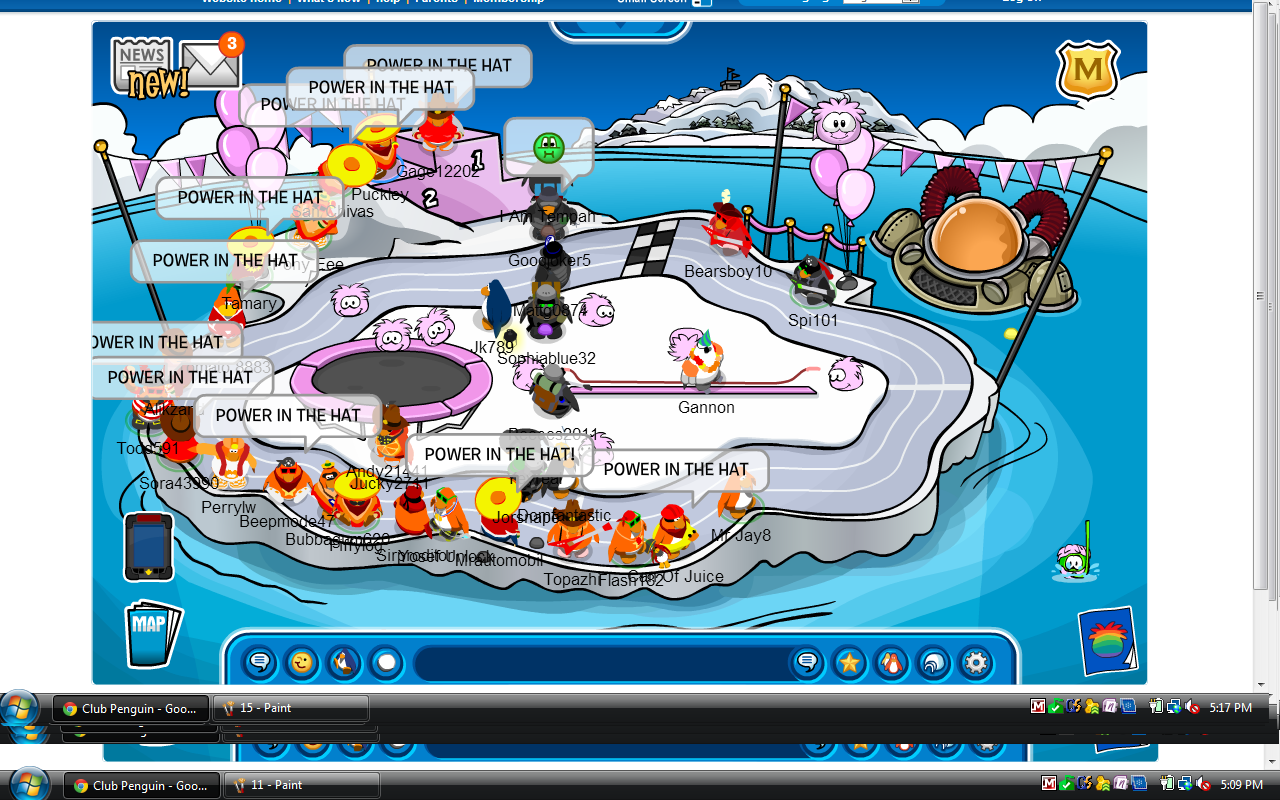1280x800 pixels.
Task: Open your player card star button
Action: point(850,662)
